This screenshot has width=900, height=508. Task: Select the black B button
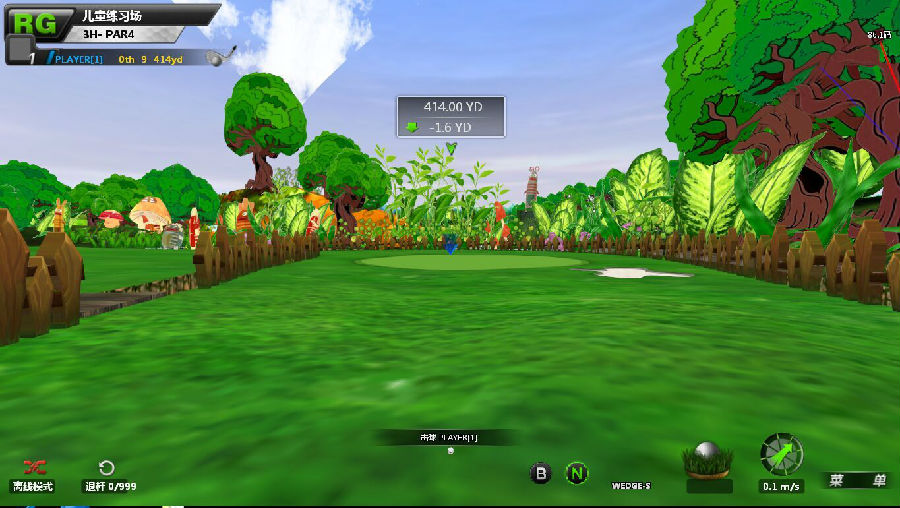point(541,474)
